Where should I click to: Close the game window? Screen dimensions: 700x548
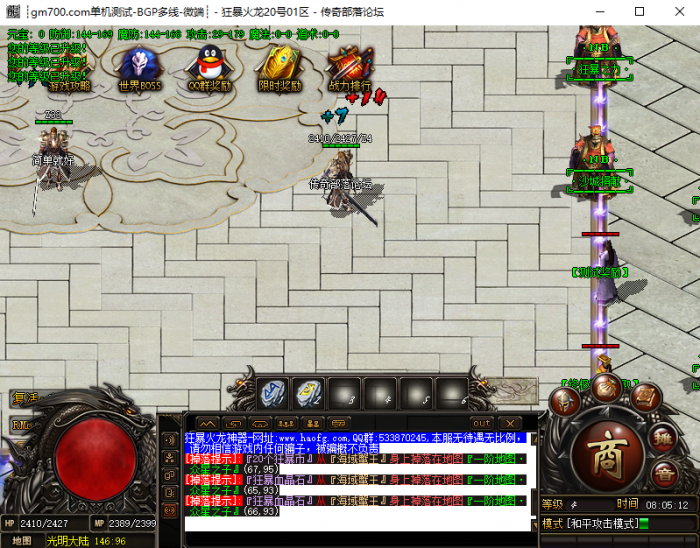click(682, 12)
